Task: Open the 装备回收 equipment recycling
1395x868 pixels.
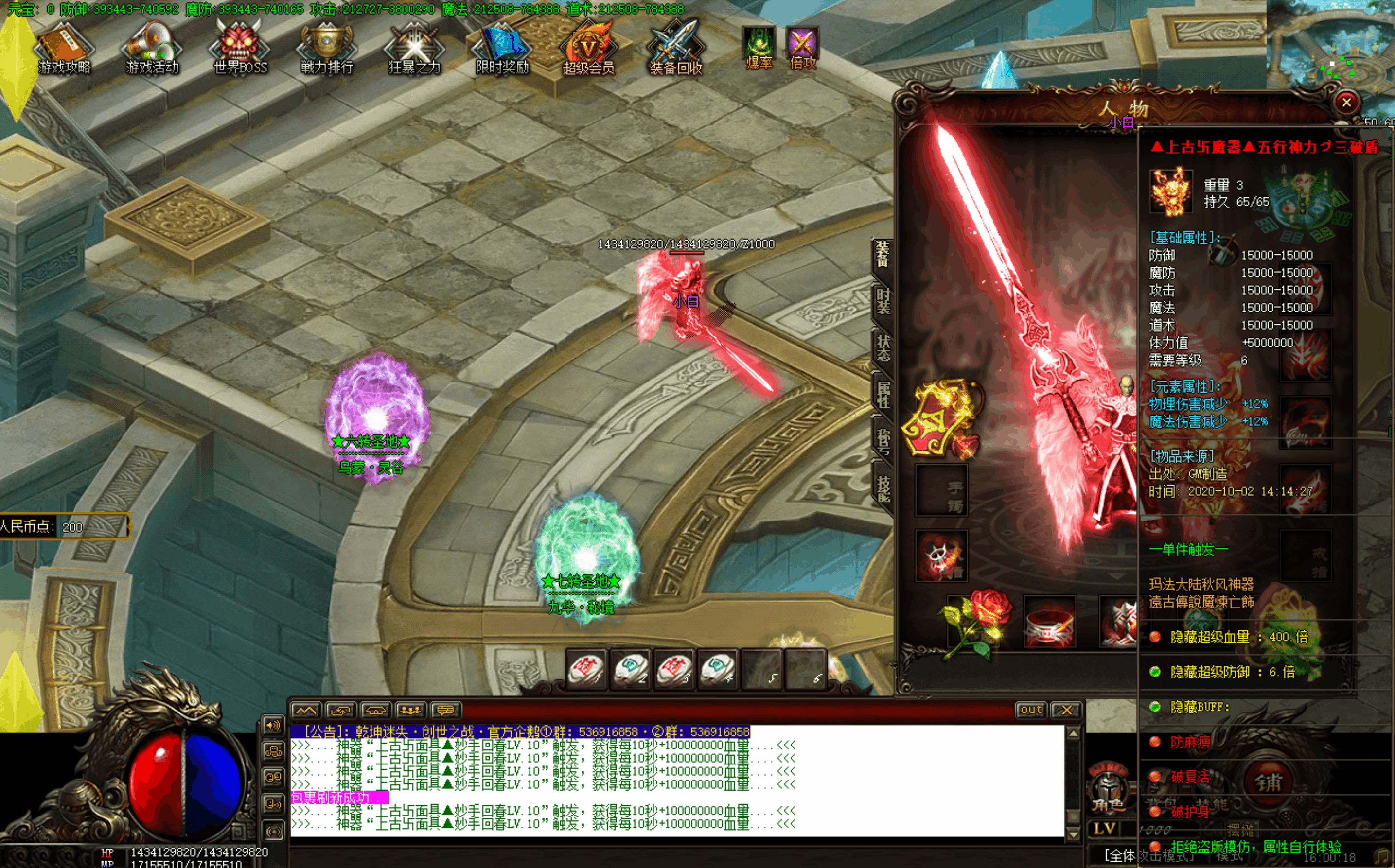Action: tap(676, 49)
